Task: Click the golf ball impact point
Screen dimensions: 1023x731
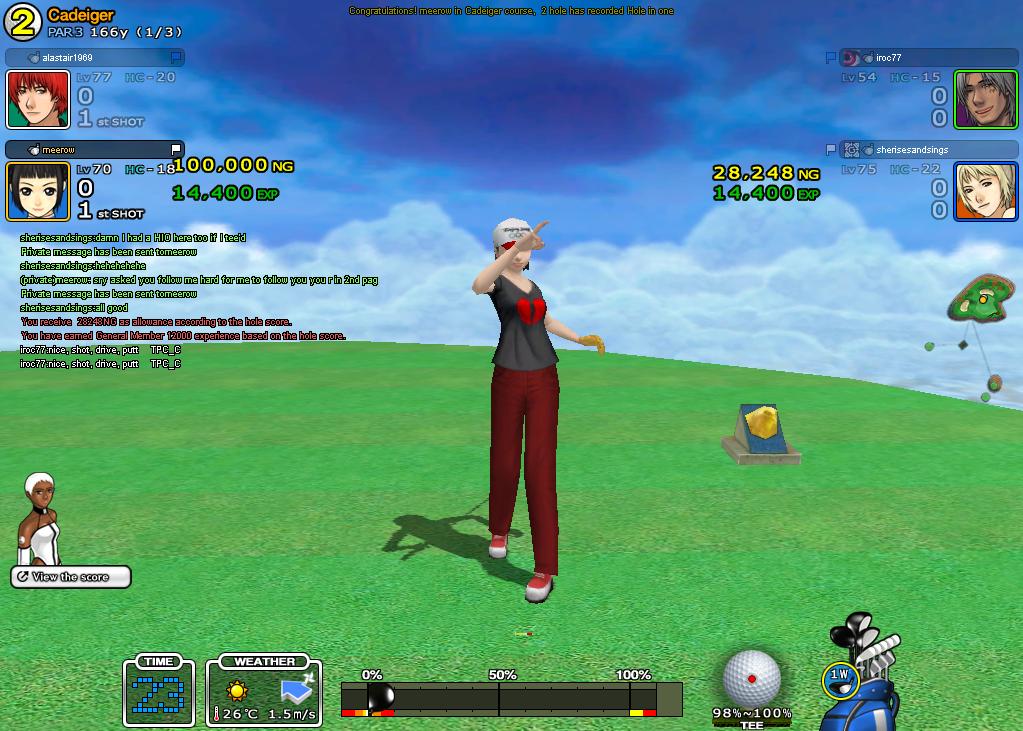Action: [752, 677]
